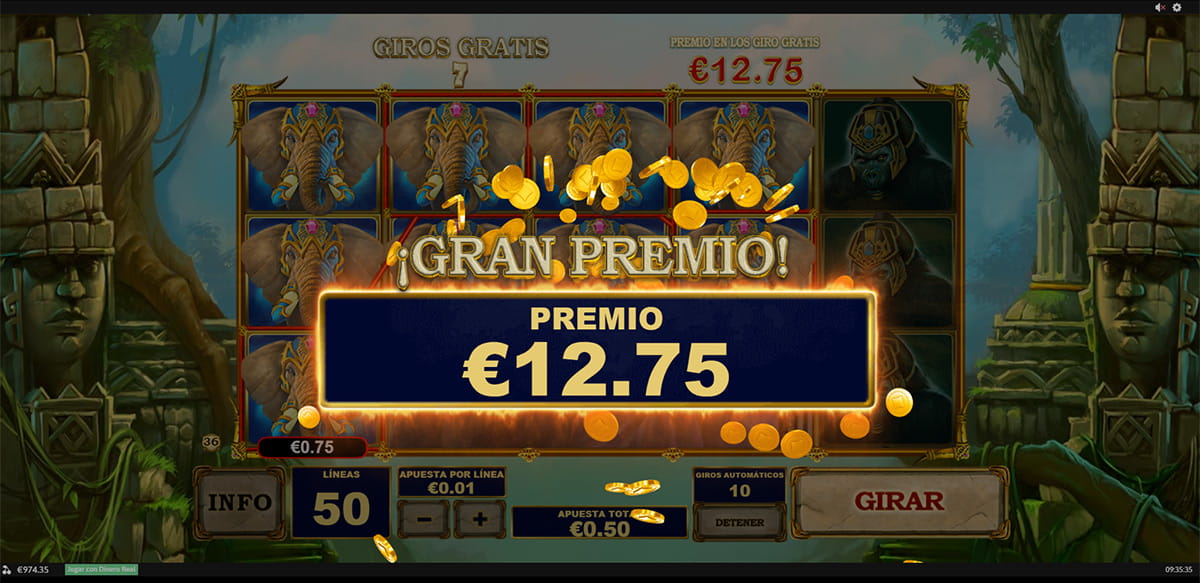Spin the reels with GIRAR
This screenshot has height=583, width=1200.
pos(899,502)
